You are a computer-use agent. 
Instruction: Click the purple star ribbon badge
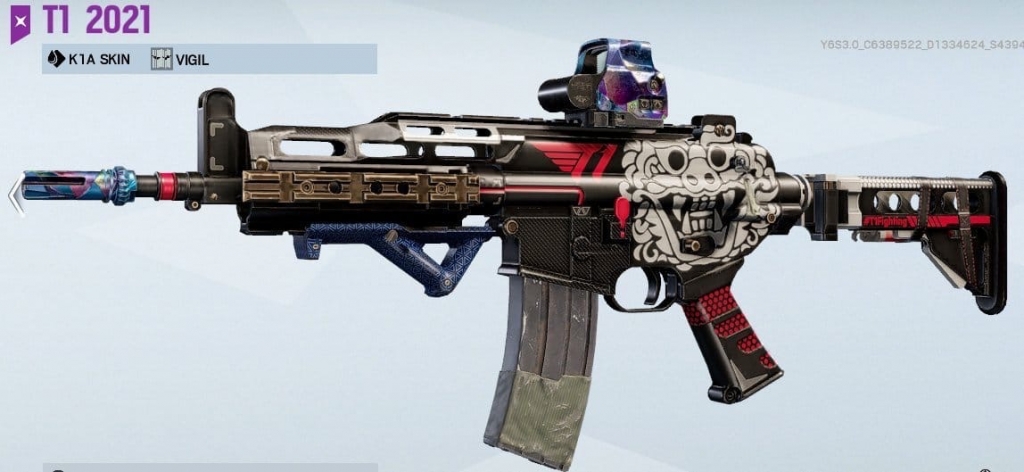point(20,21)
